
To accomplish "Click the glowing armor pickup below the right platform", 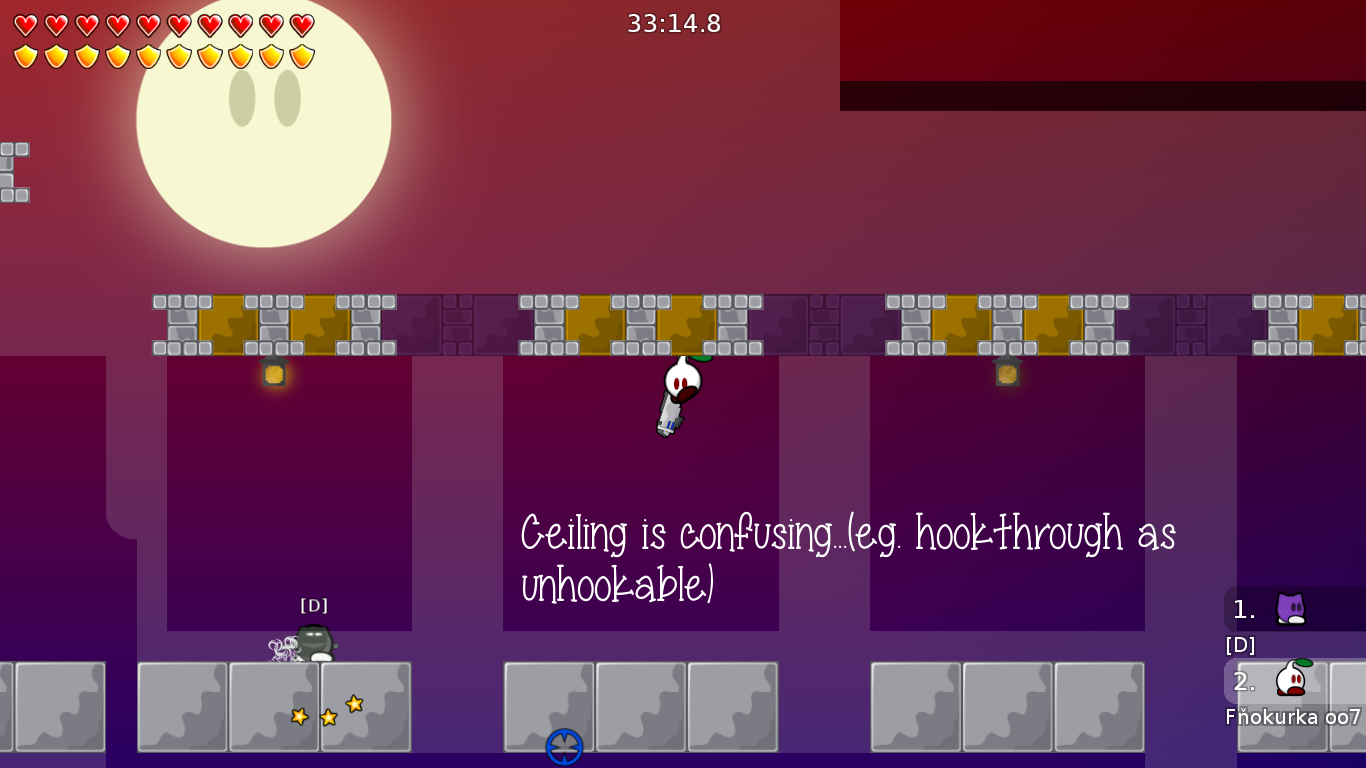I will 1006,374.
